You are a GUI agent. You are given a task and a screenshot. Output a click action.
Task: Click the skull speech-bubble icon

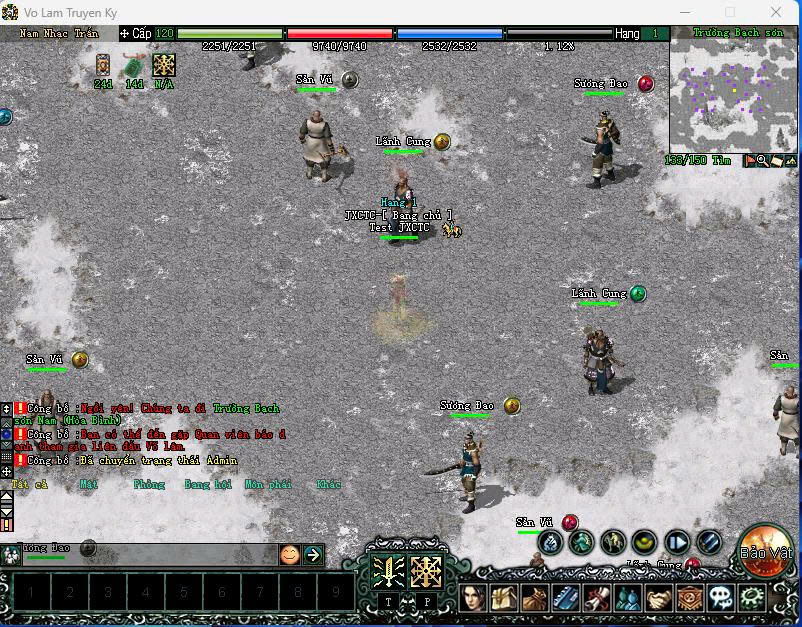(720, 598)
